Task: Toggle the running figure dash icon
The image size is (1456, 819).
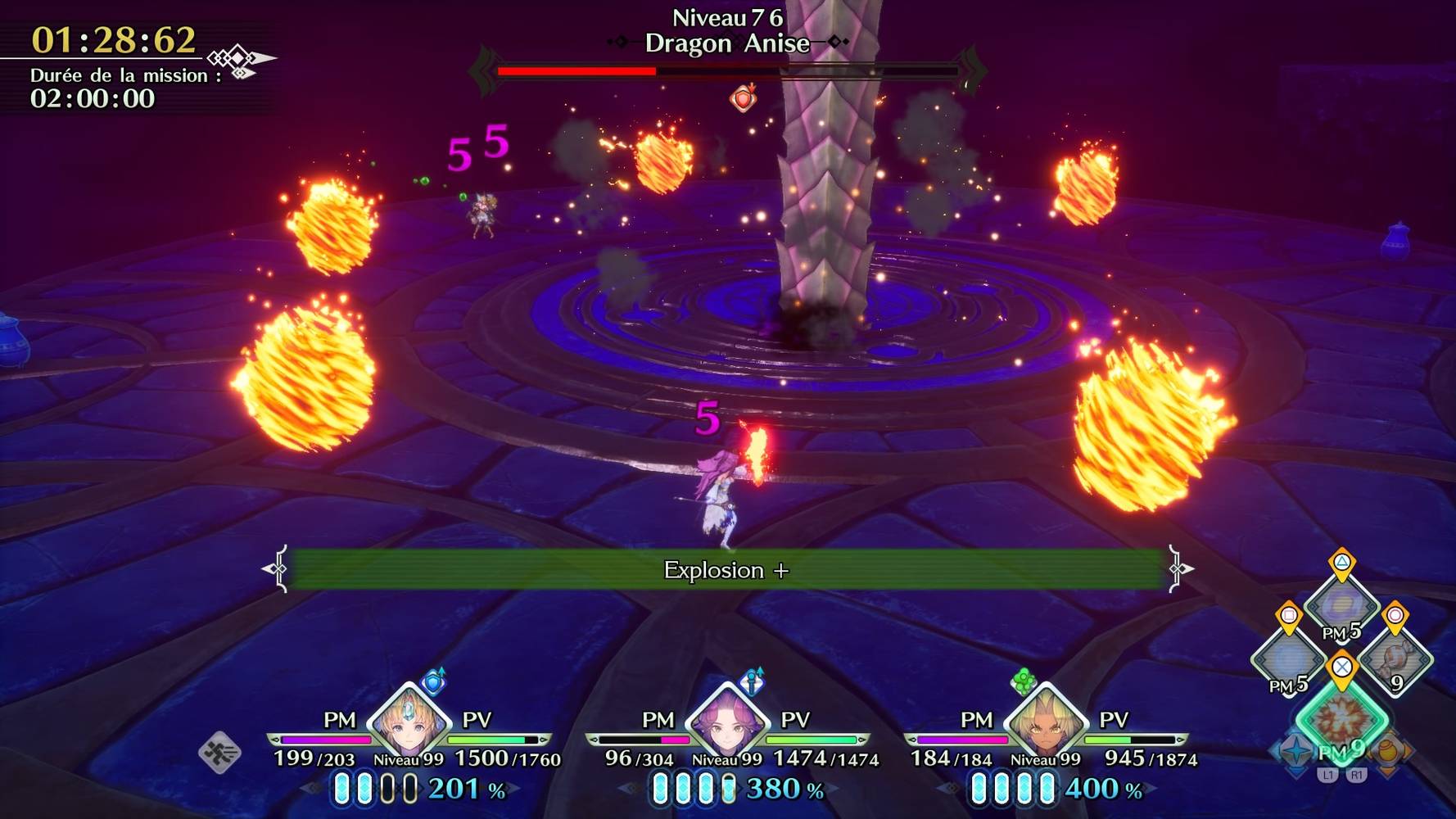Action: tap(219, 752)
